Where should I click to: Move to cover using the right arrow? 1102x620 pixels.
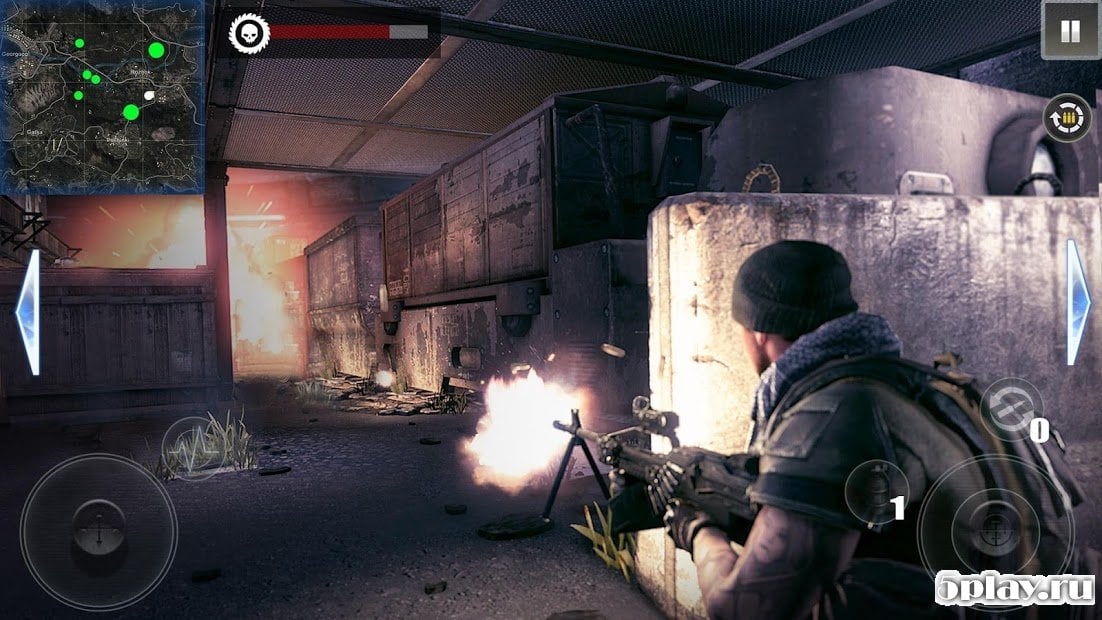(1077, 302)
